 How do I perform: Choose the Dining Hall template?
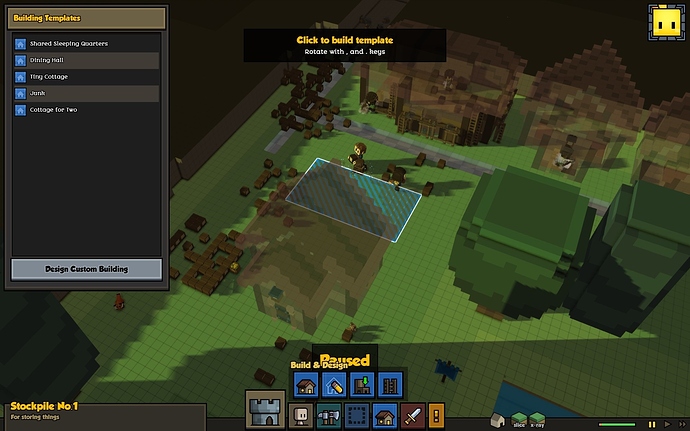(x=85, y=60)
